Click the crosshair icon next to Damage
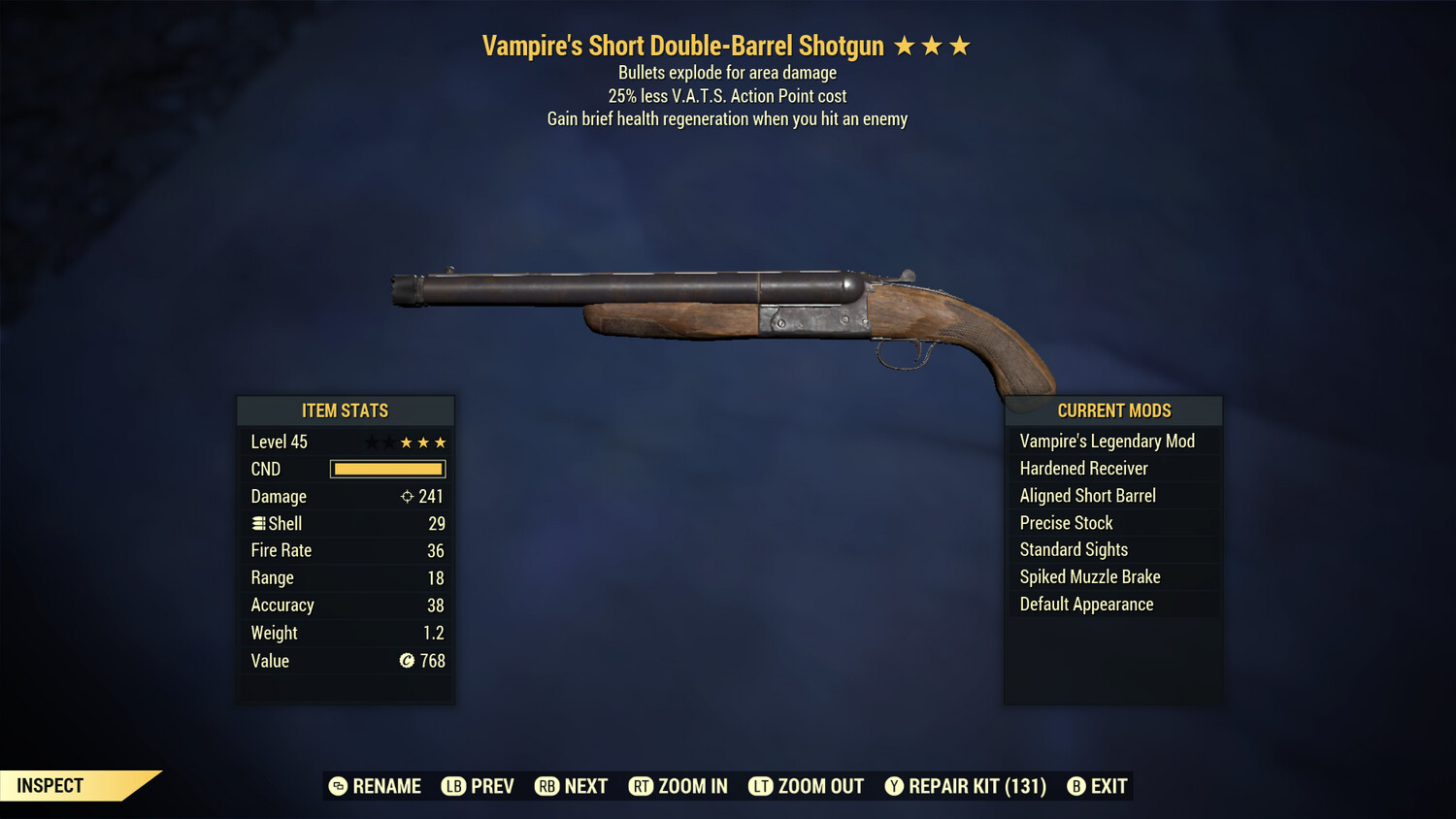 pos(407,496)
